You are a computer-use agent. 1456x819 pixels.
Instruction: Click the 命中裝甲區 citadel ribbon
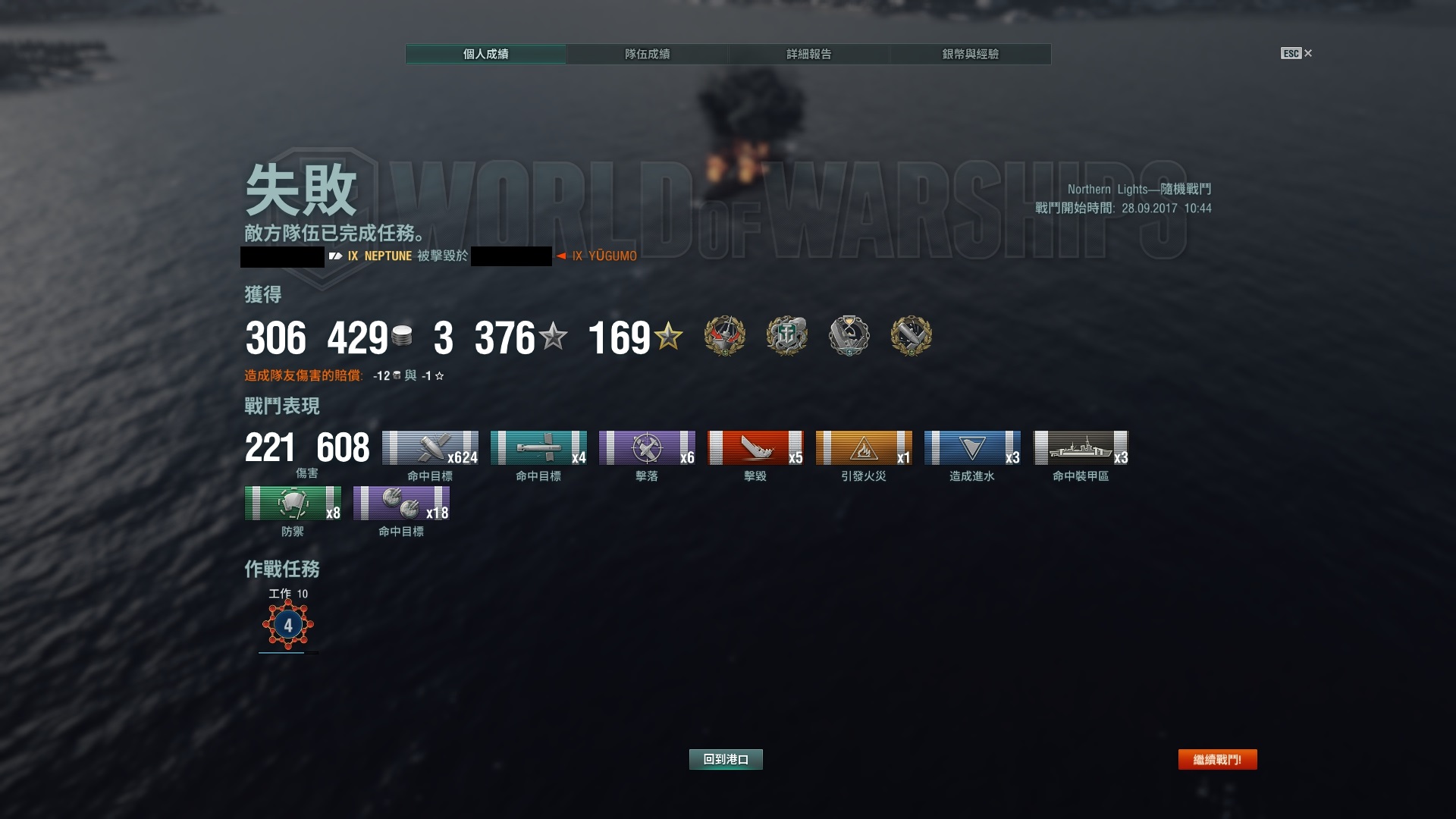click(1081, 447)
